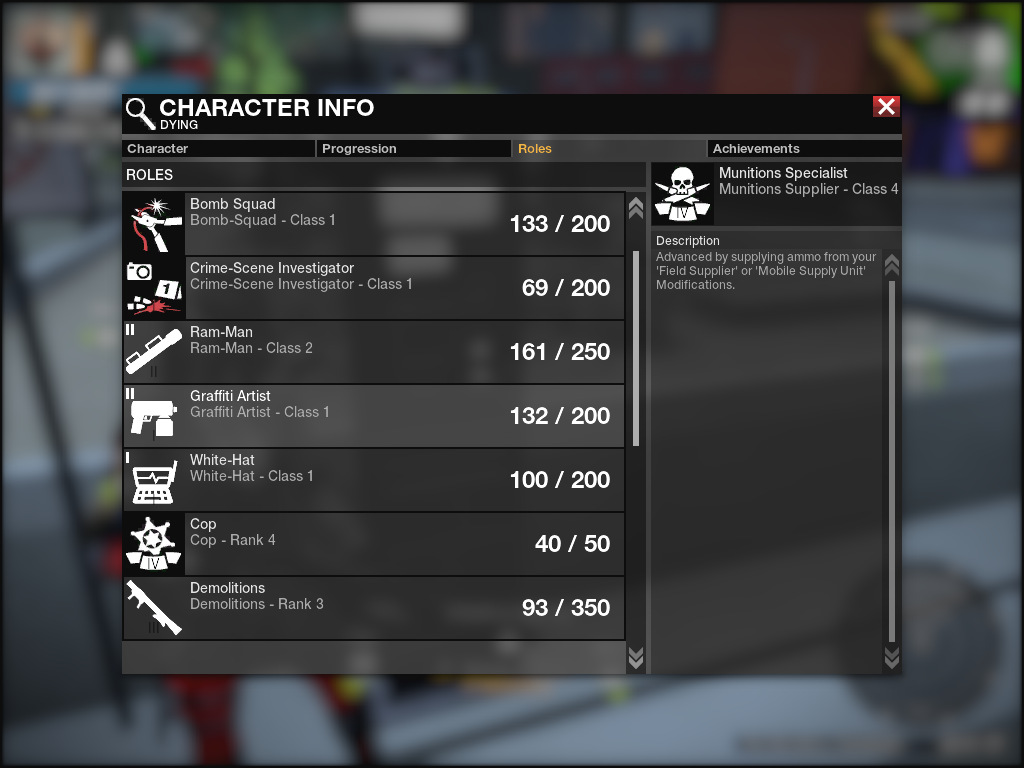Select the White-Hat role

tap(374, 480)
